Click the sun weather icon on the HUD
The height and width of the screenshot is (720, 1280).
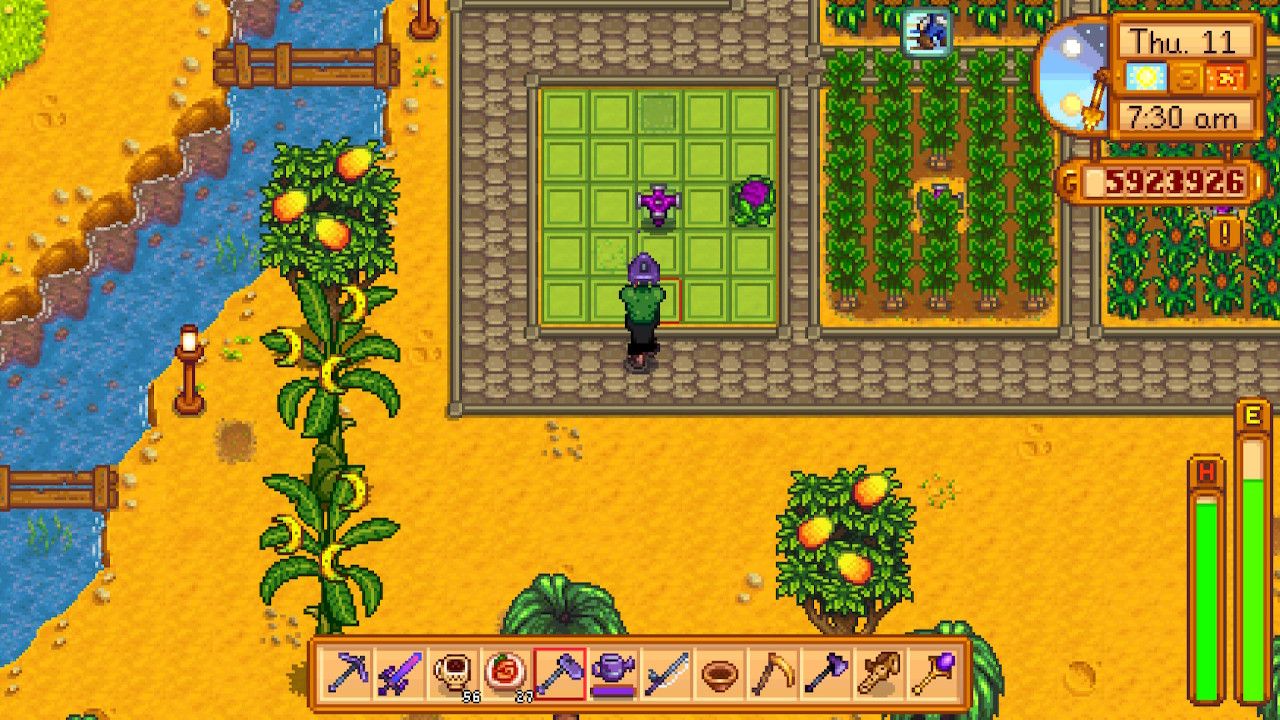point(1146,76)
